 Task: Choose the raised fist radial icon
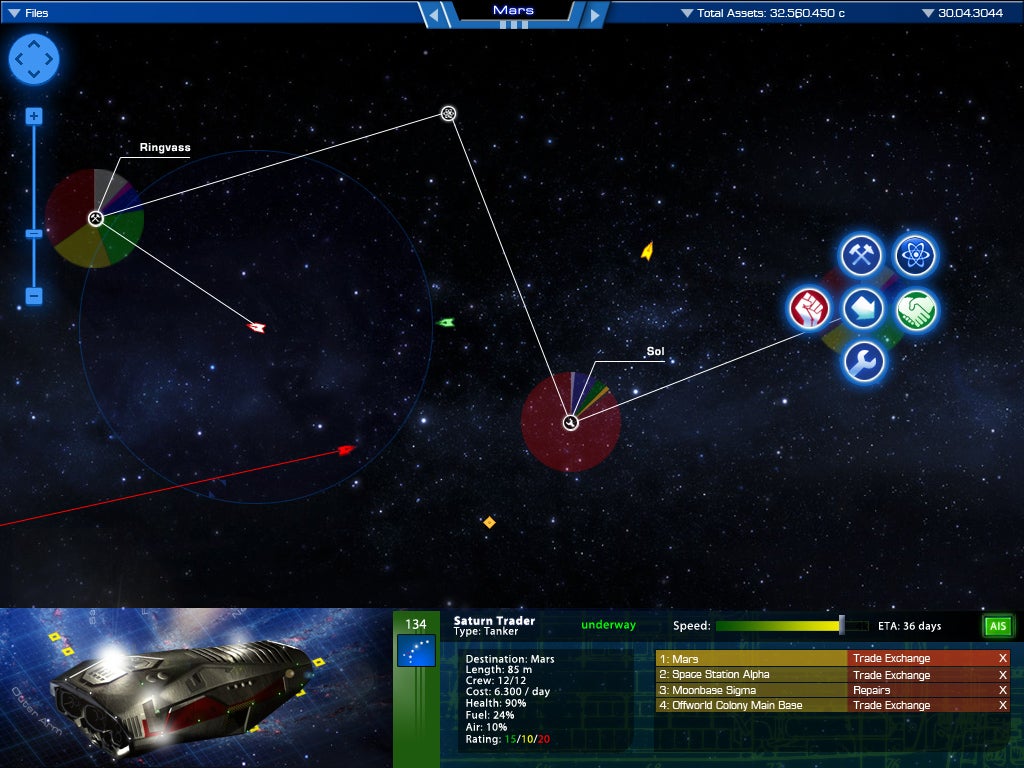coord(810,309)
